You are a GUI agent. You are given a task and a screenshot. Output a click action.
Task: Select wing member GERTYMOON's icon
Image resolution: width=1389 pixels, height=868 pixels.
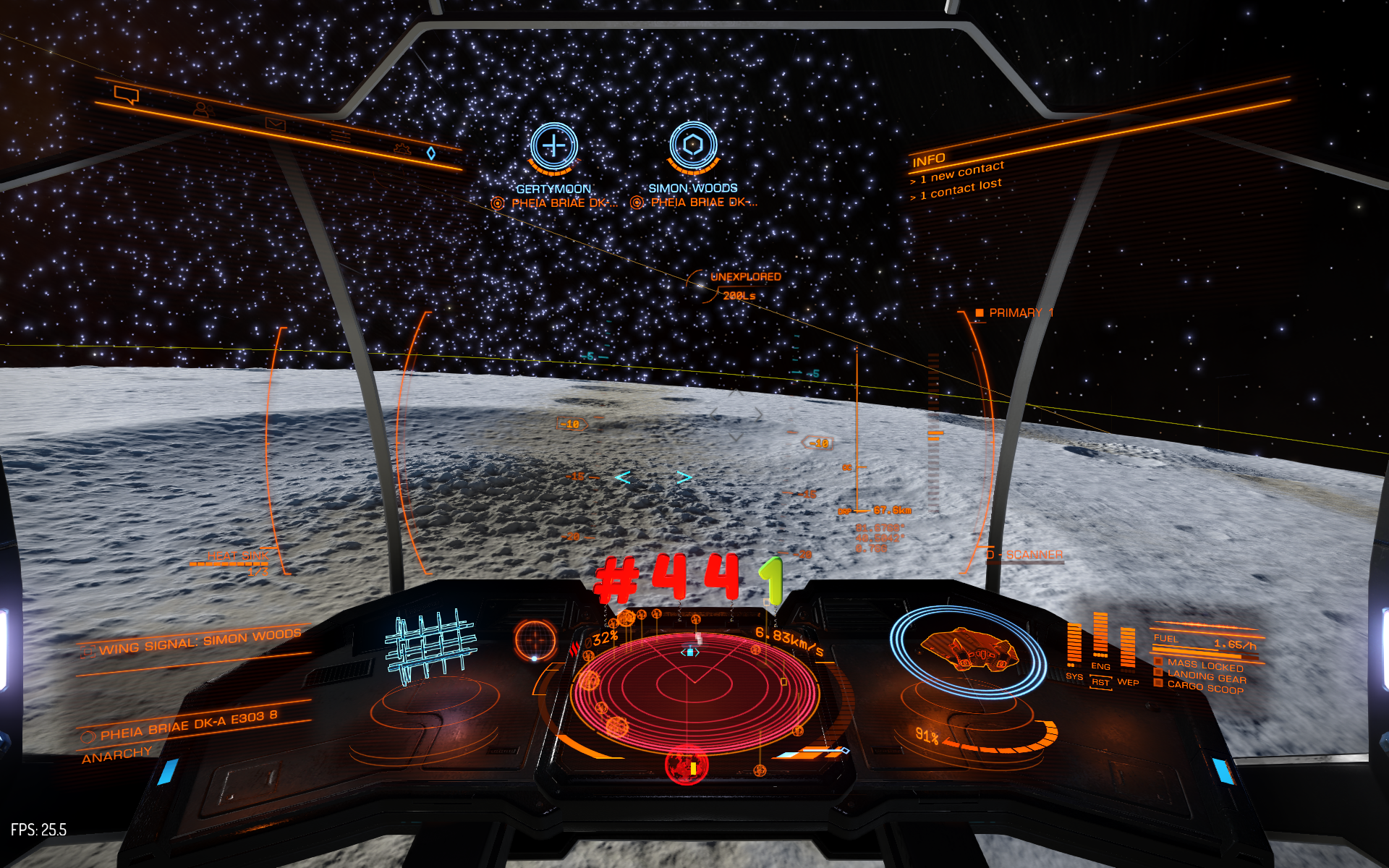click(553, 146)
